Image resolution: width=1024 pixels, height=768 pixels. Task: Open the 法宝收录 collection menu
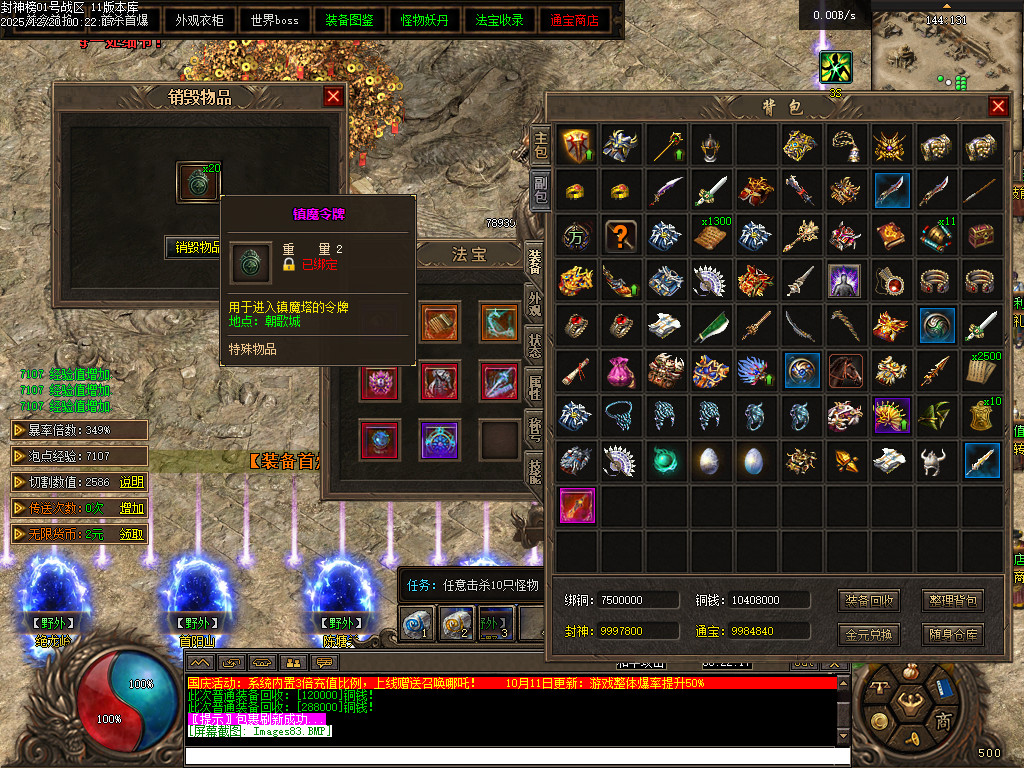point(500,20)
